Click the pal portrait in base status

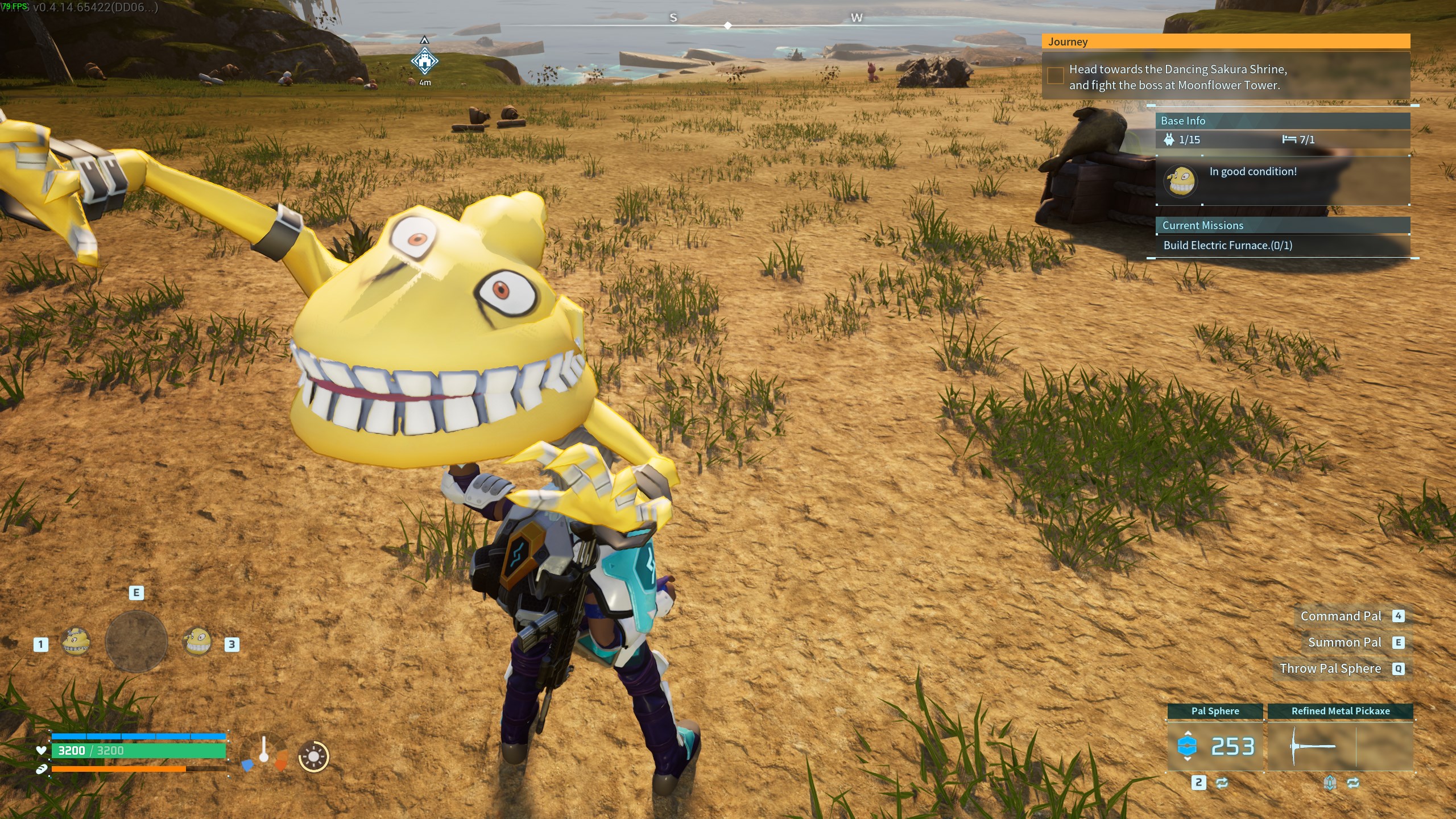(x=1181, y=181)
